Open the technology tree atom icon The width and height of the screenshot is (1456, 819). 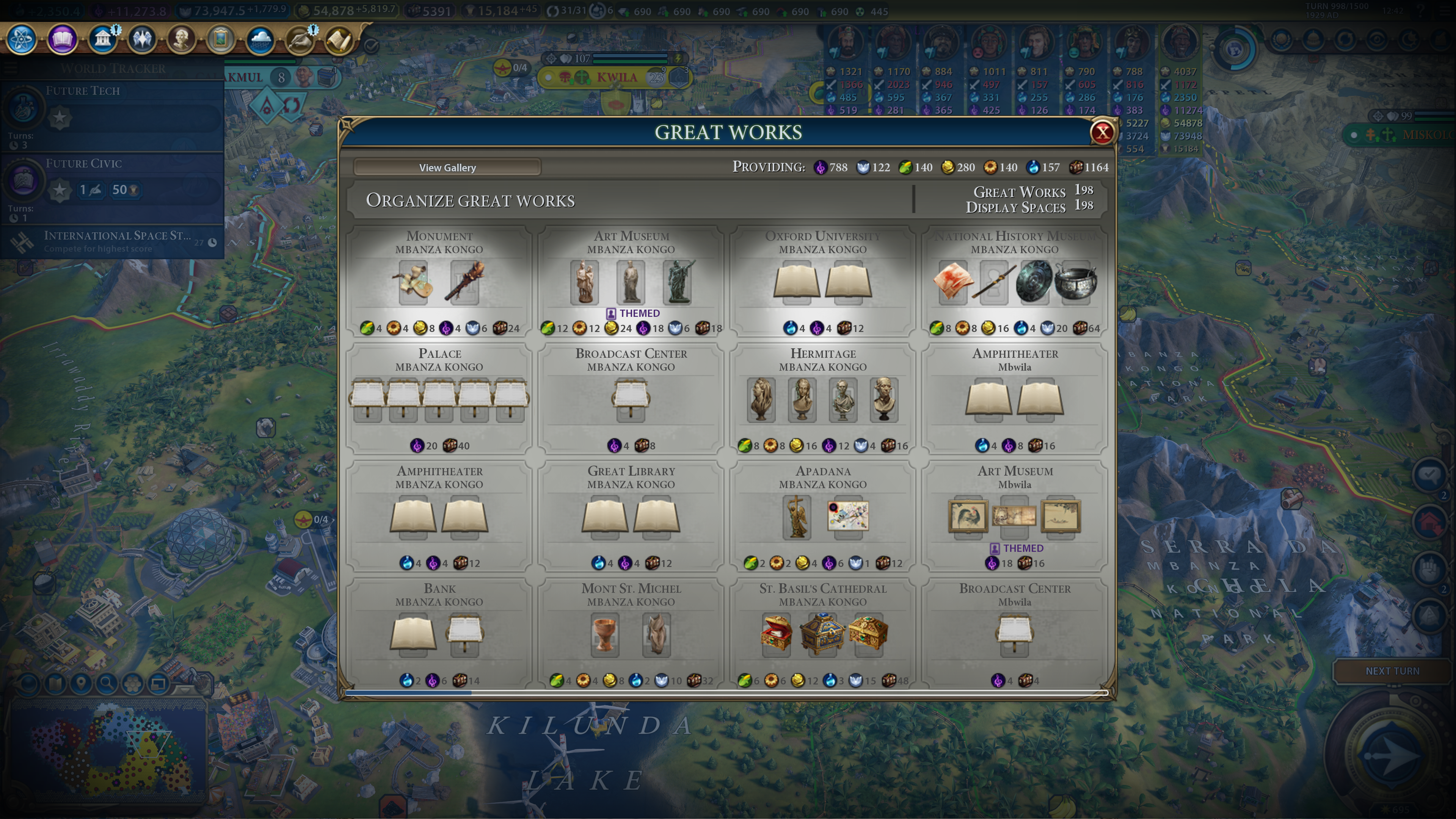tap(22, 39)
